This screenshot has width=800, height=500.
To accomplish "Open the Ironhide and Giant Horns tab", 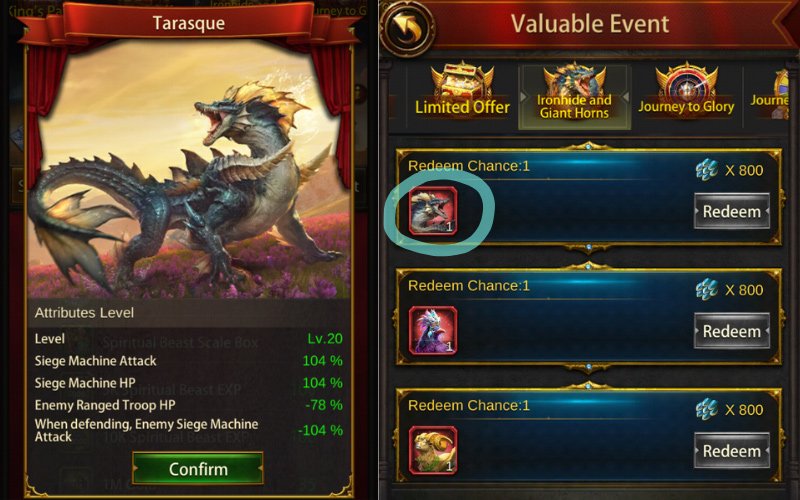I will tap(574, 93).
